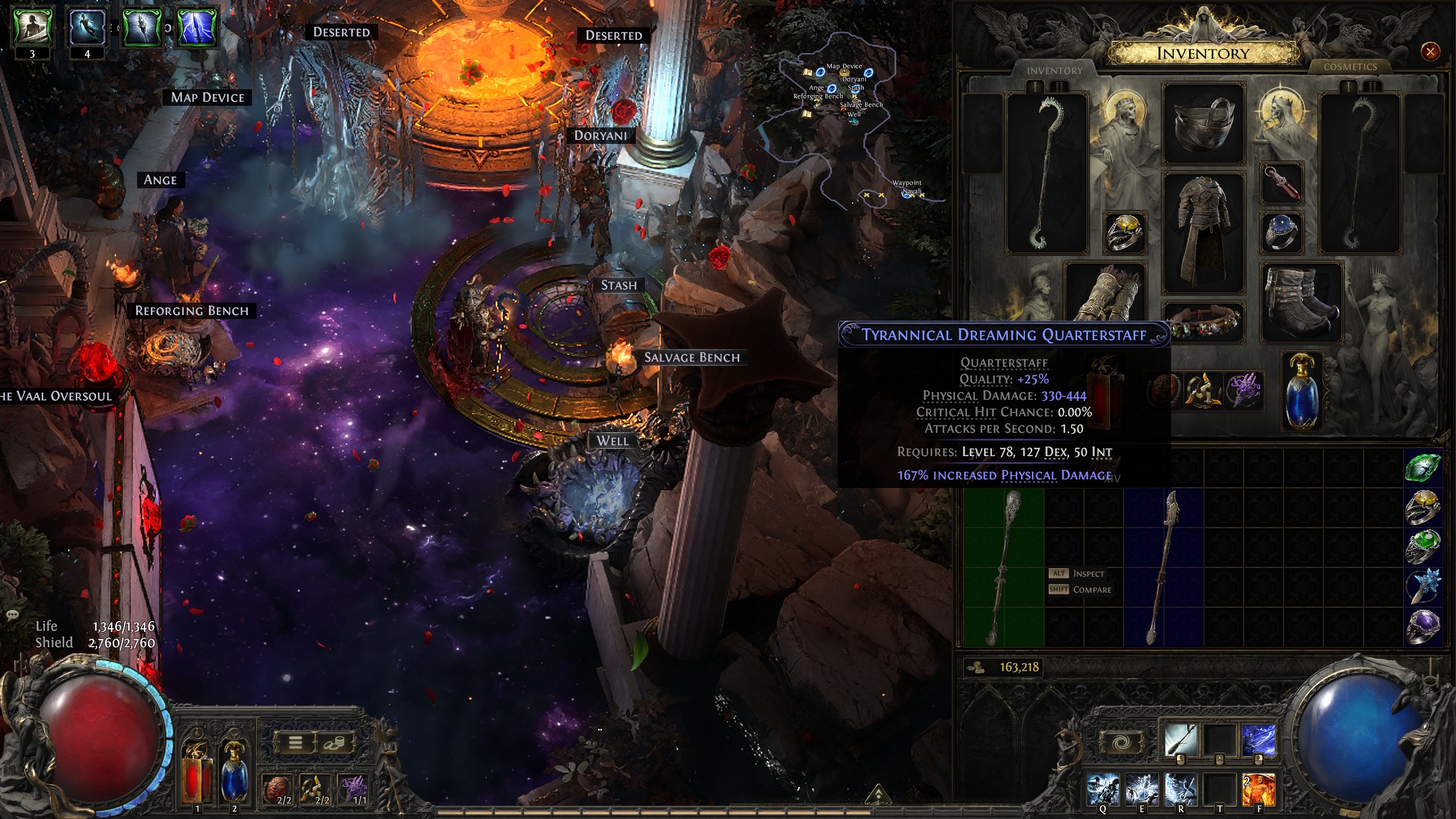Open the game menu button with three lines
Screen dimensions: 1456x819
click(x=296, y=743)
